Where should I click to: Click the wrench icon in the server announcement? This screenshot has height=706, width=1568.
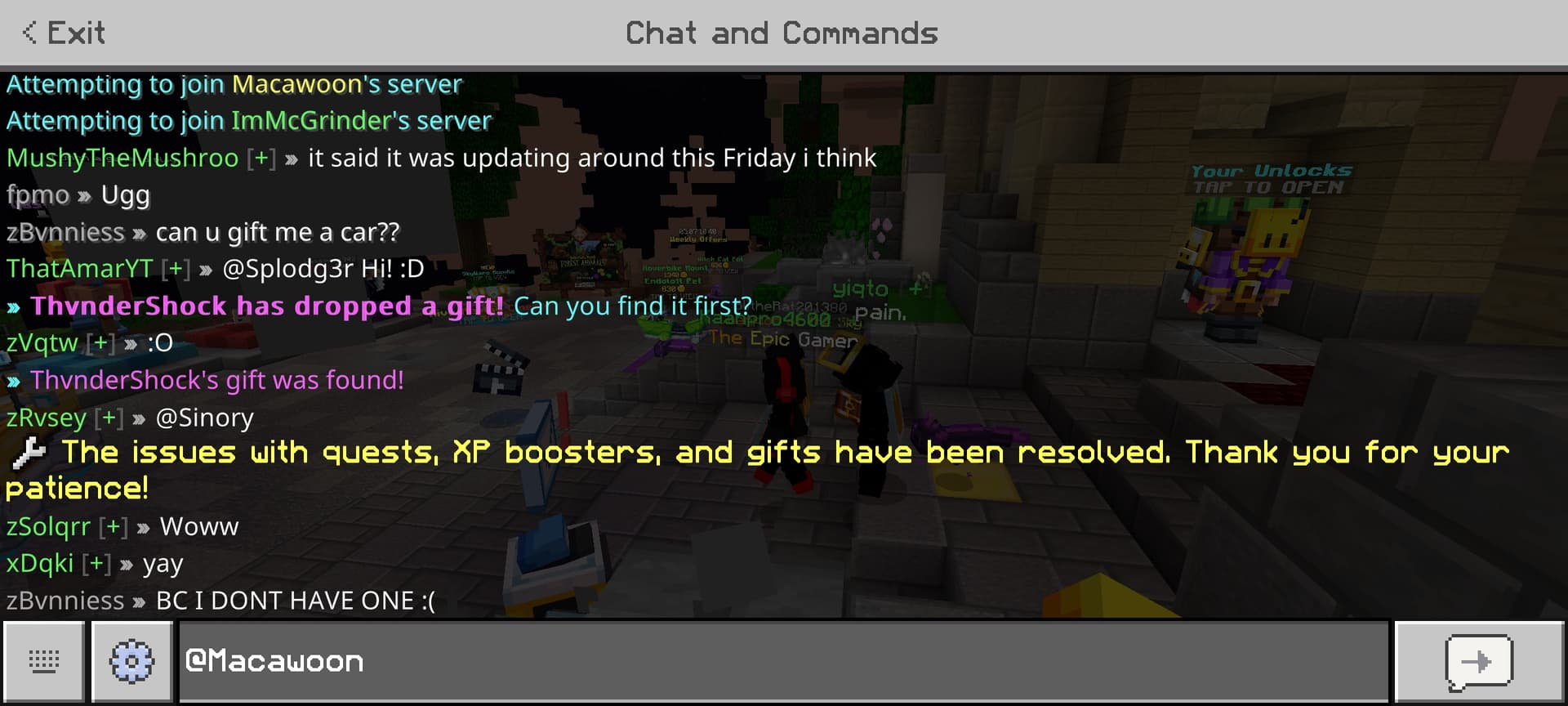coord(27,454)
